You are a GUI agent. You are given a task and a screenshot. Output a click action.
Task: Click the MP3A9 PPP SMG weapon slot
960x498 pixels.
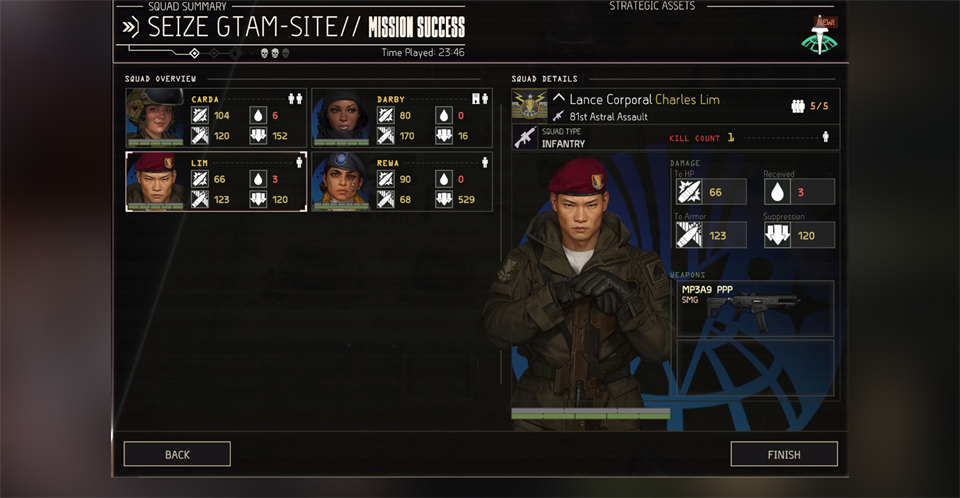coord(755,307)
